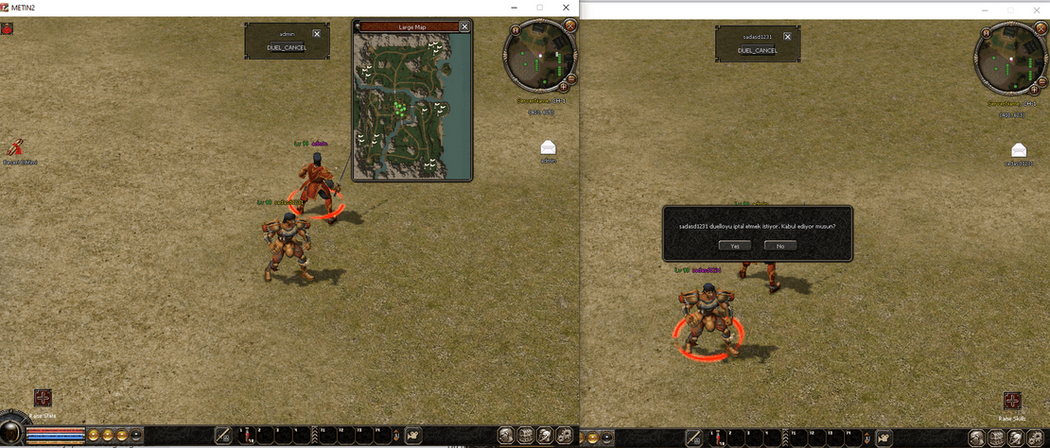Decline the duel cancel with No
1050x448 pixels.
(x=779, y=245)
